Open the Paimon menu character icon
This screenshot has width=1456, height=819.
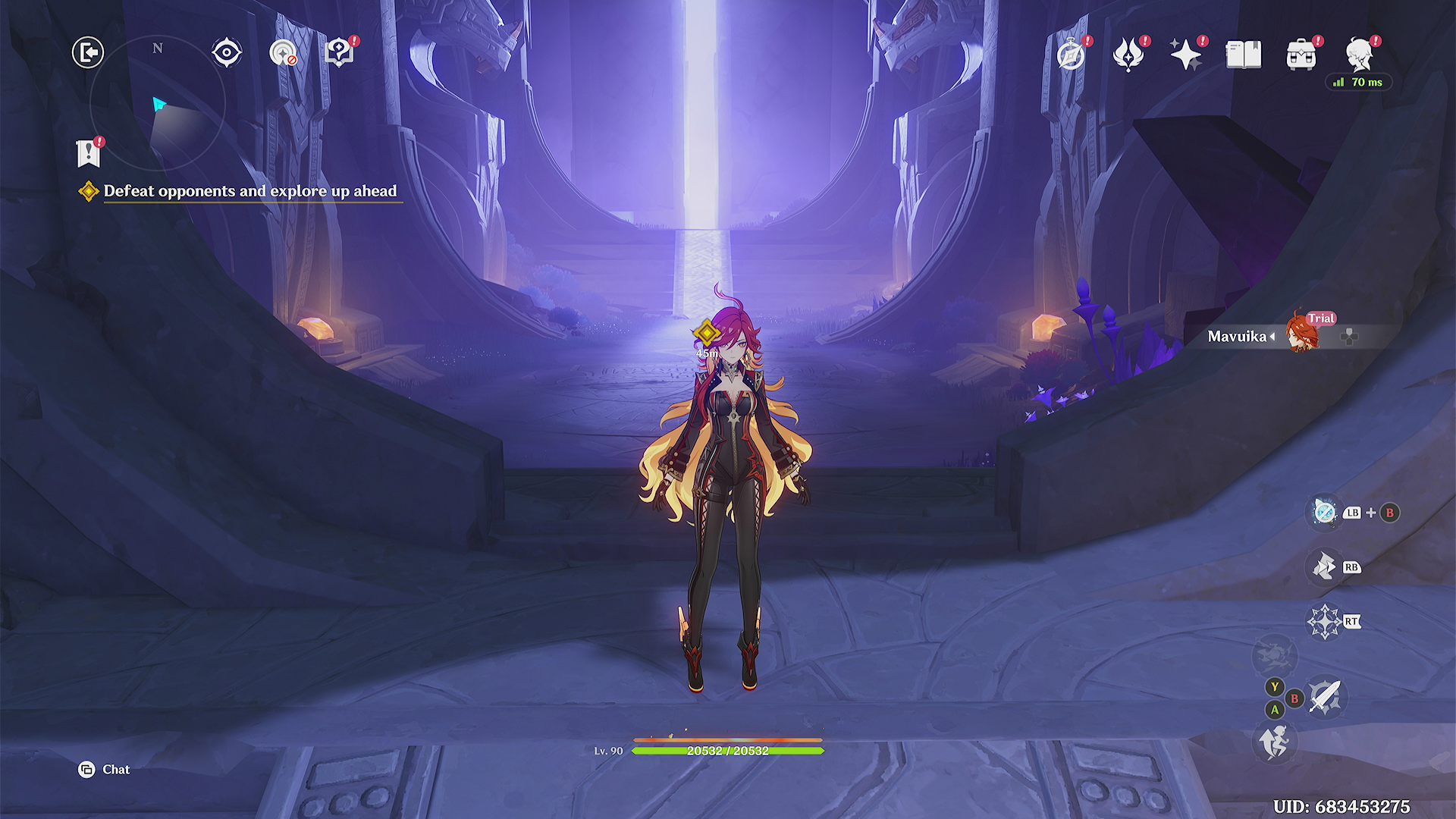click(x=1359, y=53)
